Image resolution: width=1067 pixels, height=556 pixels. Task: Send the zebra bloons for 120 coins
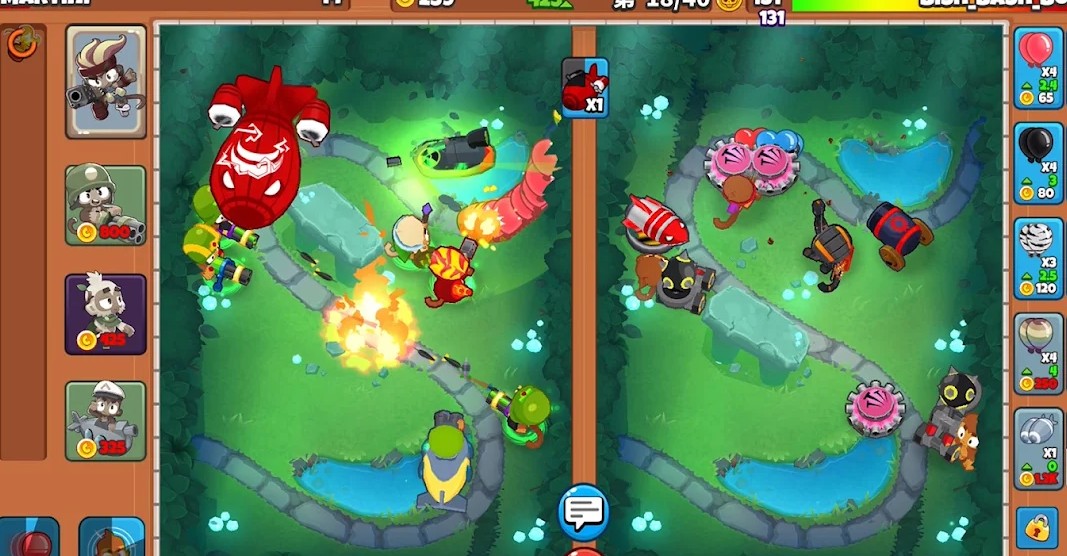[1038, 258]
